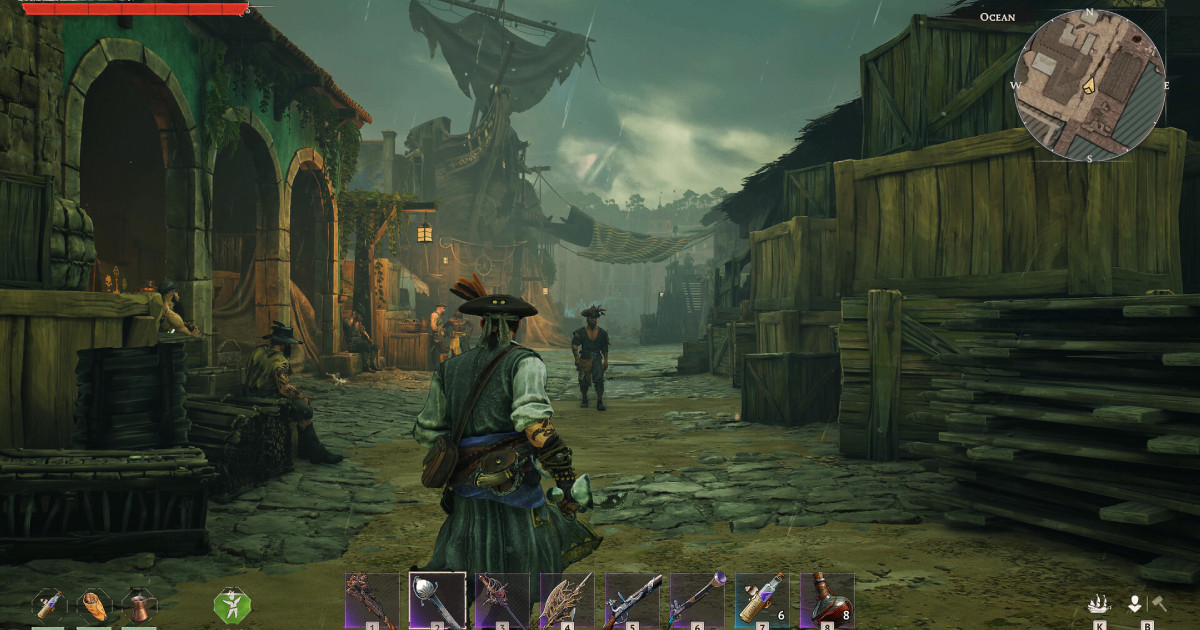Choose the rapier in hotbar slot 3
Screen dimensions: 1200x630
click(x=502, y=600)
